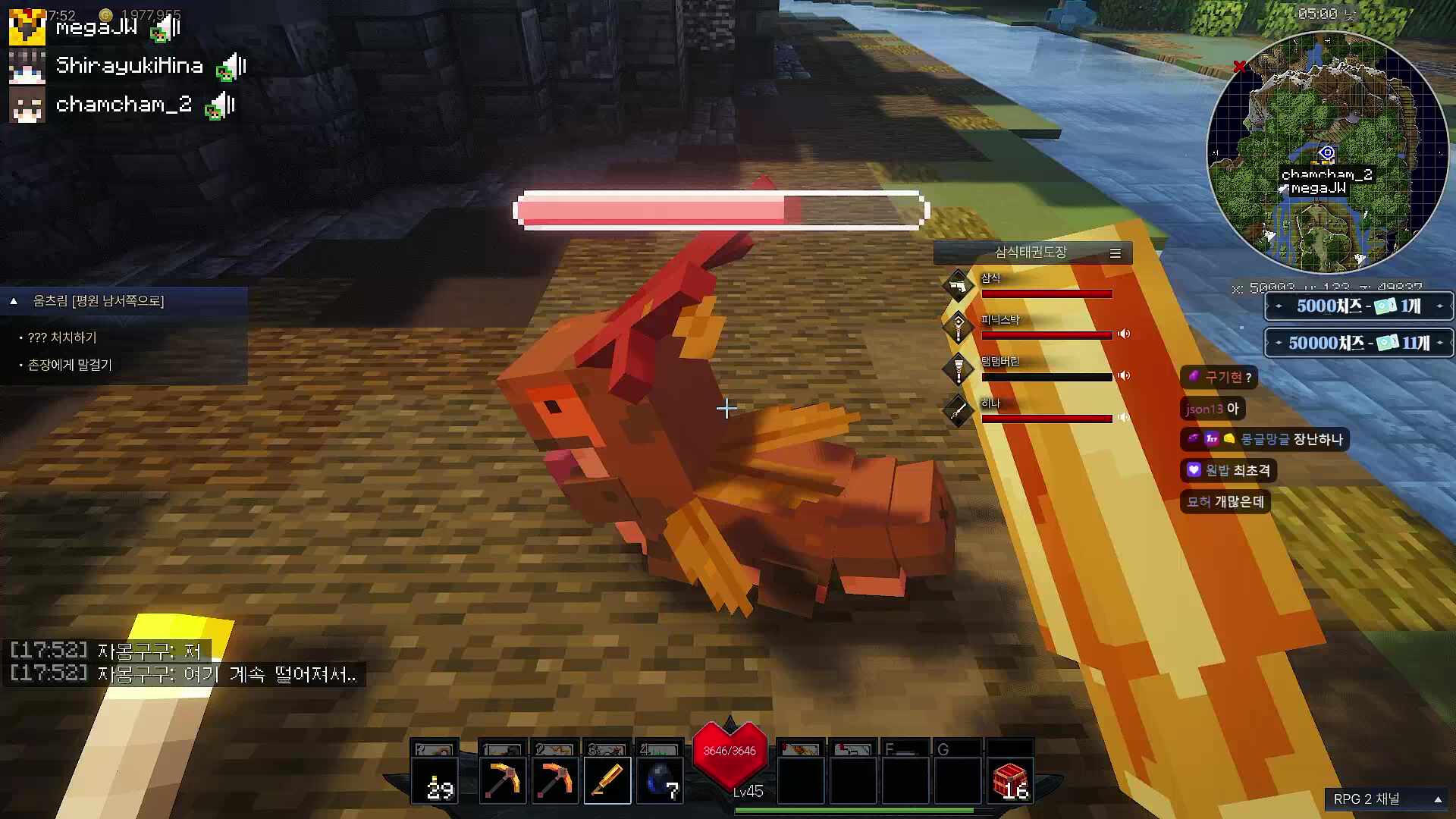Click the 50000치즈 donation goal banner

pyautogui.click(x=1358, y=343)
